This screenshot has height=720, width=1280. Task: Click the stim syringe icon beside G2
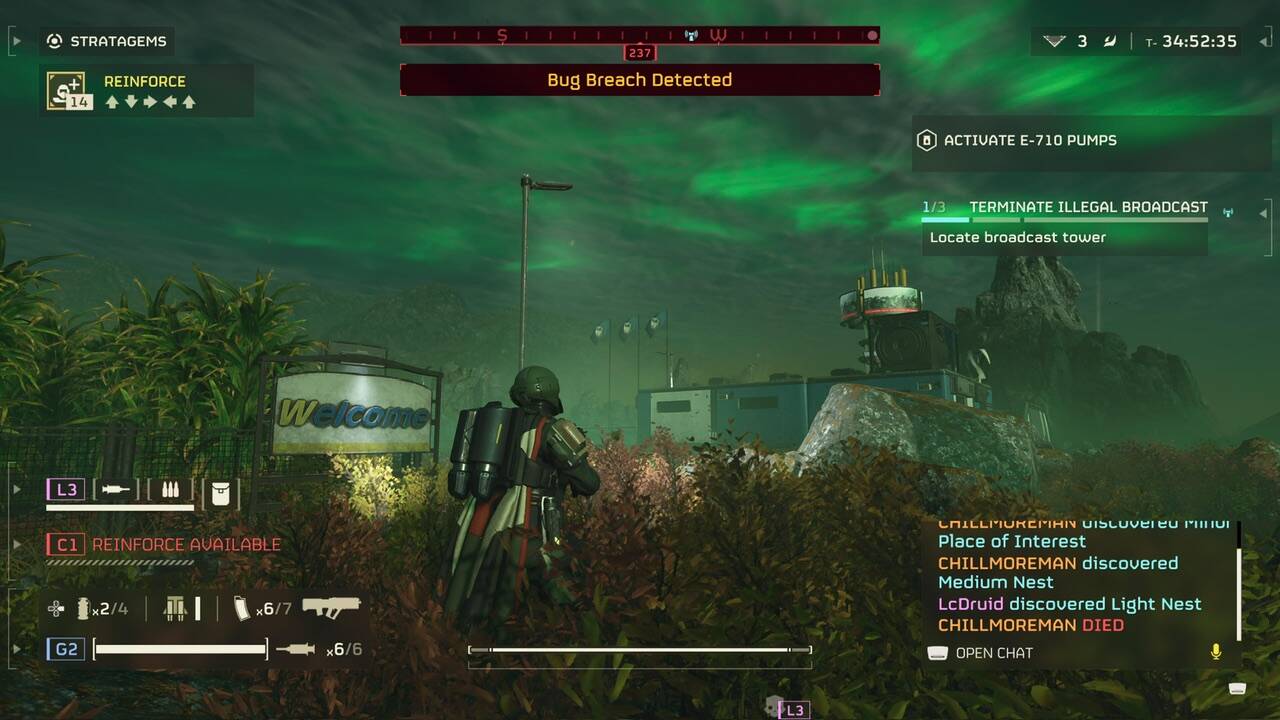295,650
